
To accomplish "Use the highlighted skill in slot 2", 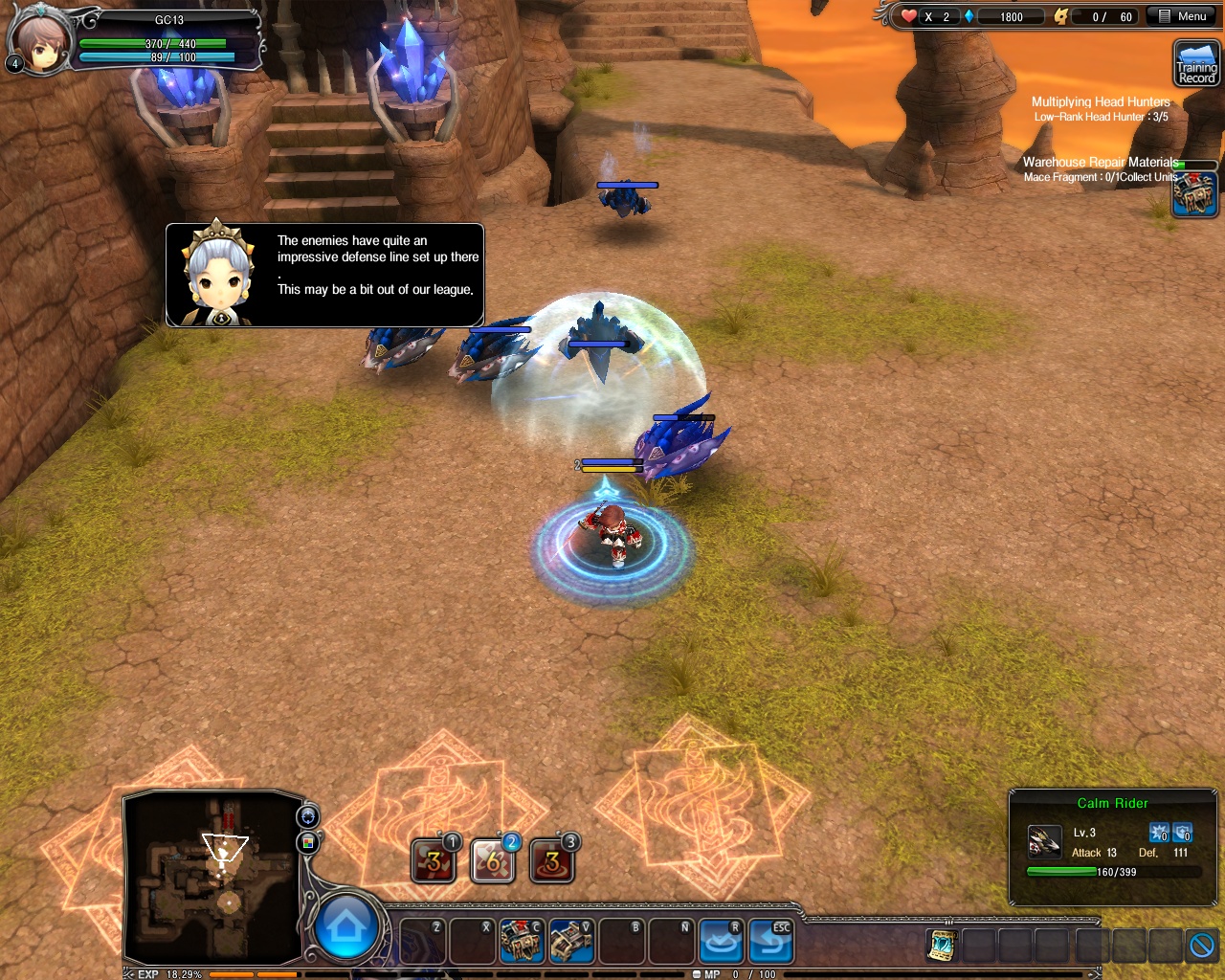I will coord(492,861).
